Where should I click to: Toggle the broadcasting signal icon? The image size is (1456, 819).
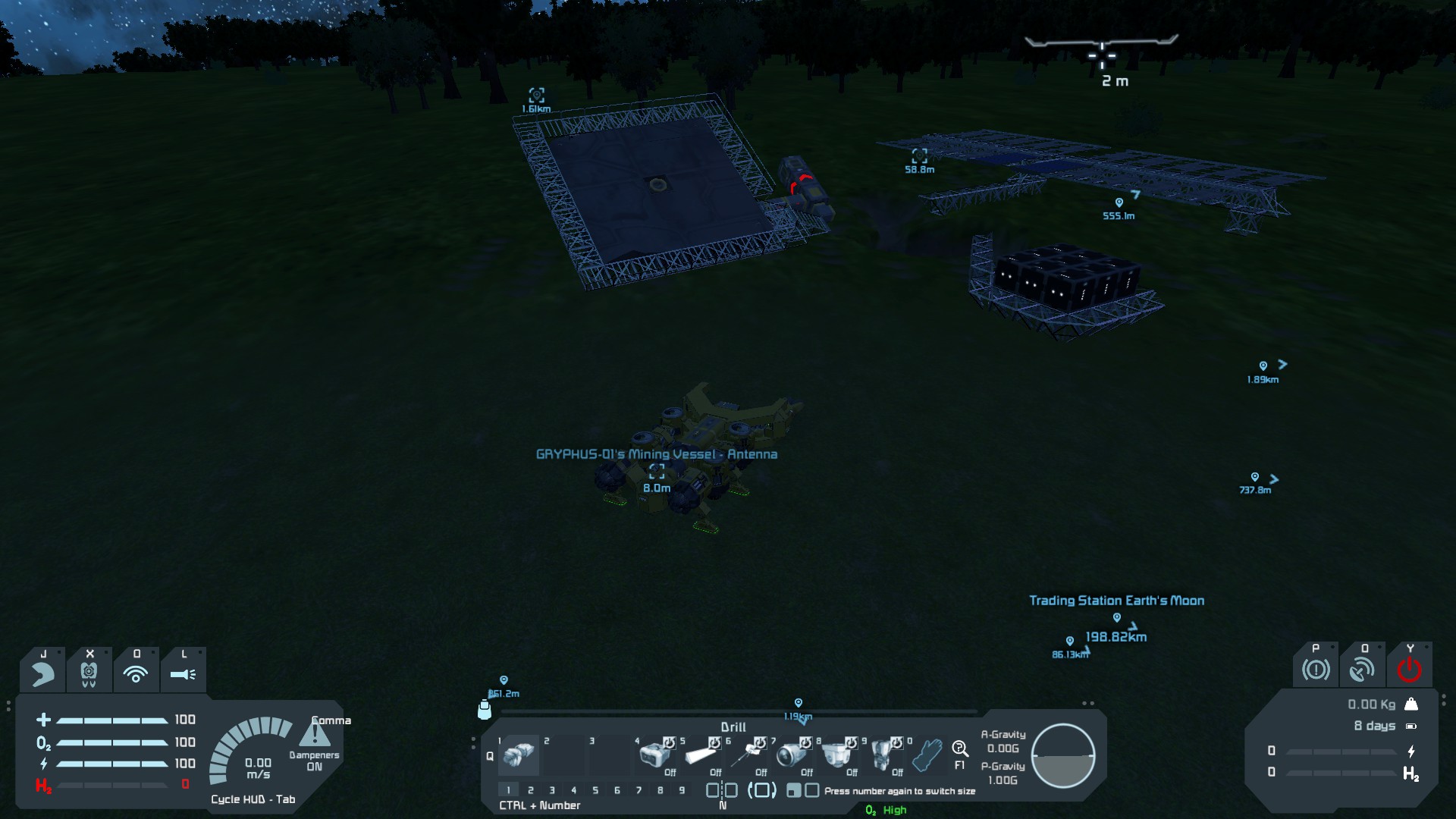pos(136,673)
